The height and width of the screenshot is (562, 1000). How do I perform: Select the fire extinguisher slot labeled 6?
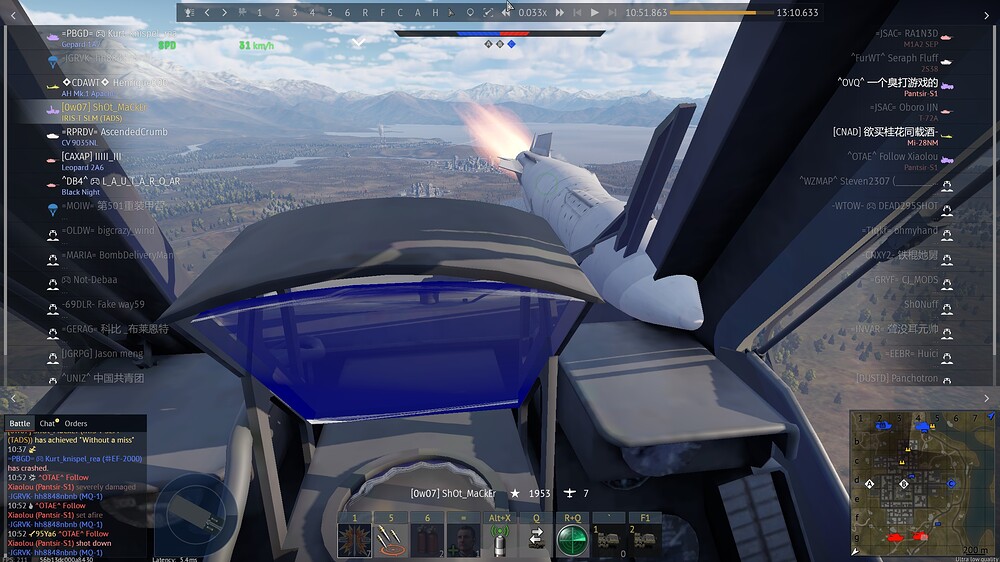tap(427, 540)
